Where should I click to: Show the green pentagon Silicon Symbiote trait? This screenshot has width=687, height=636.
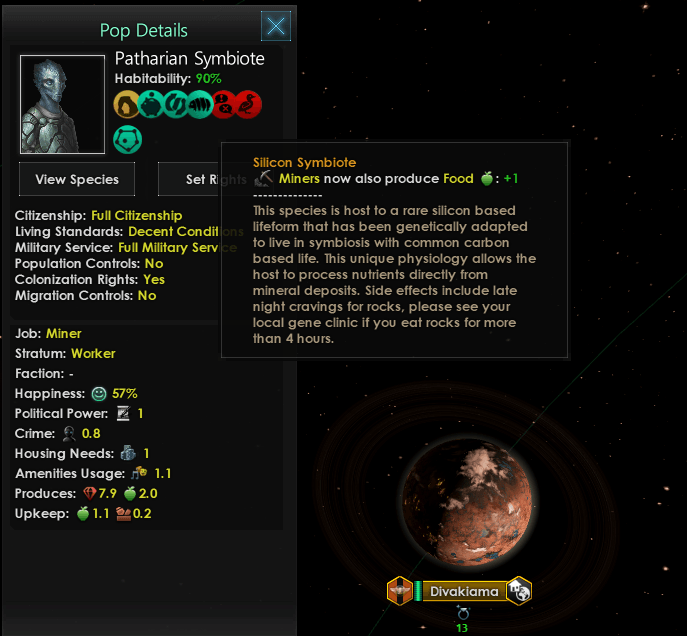(128, 138)
